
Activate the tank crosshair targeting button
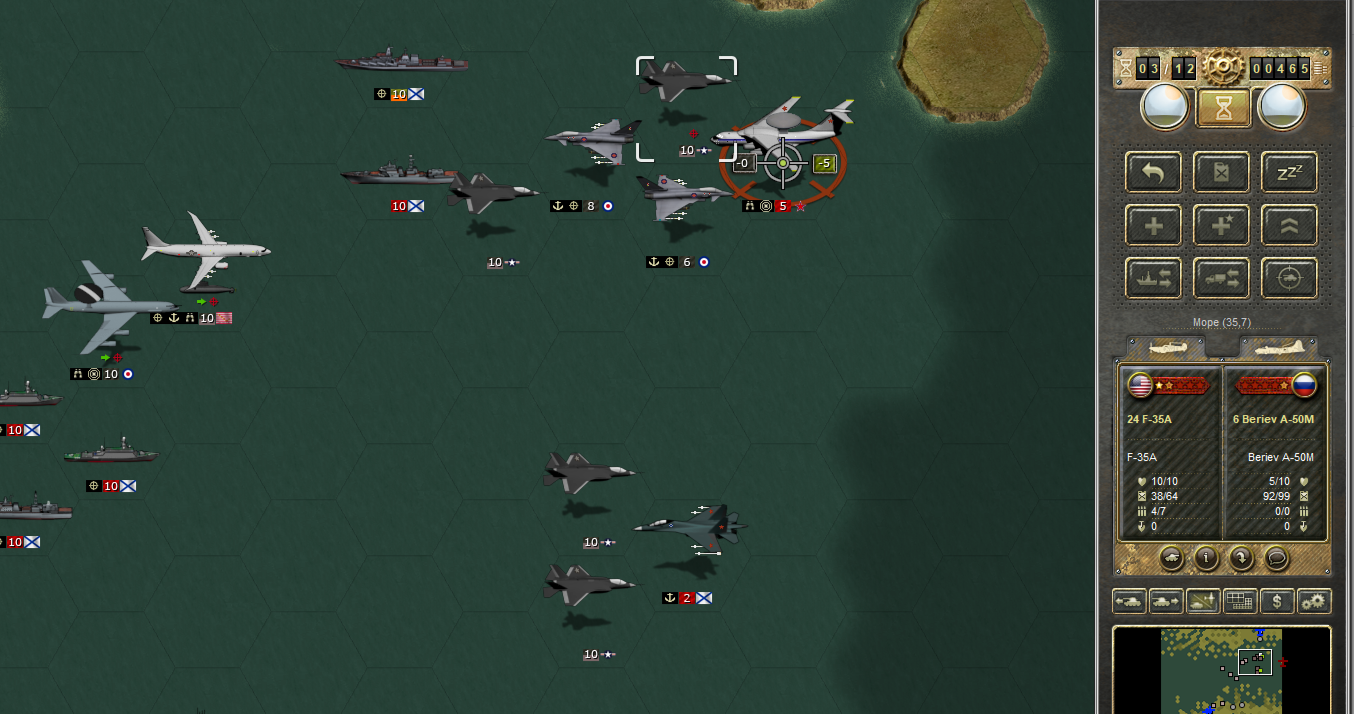coord(1289,278)
